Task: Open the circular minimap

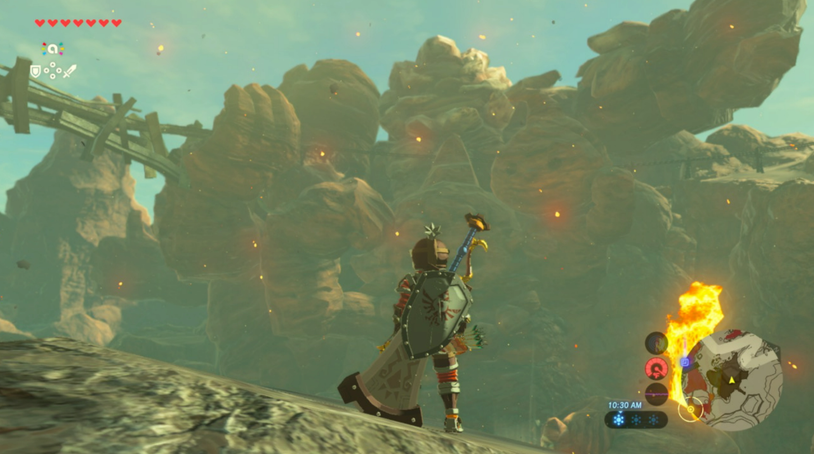Action: (x=738, y=378)
